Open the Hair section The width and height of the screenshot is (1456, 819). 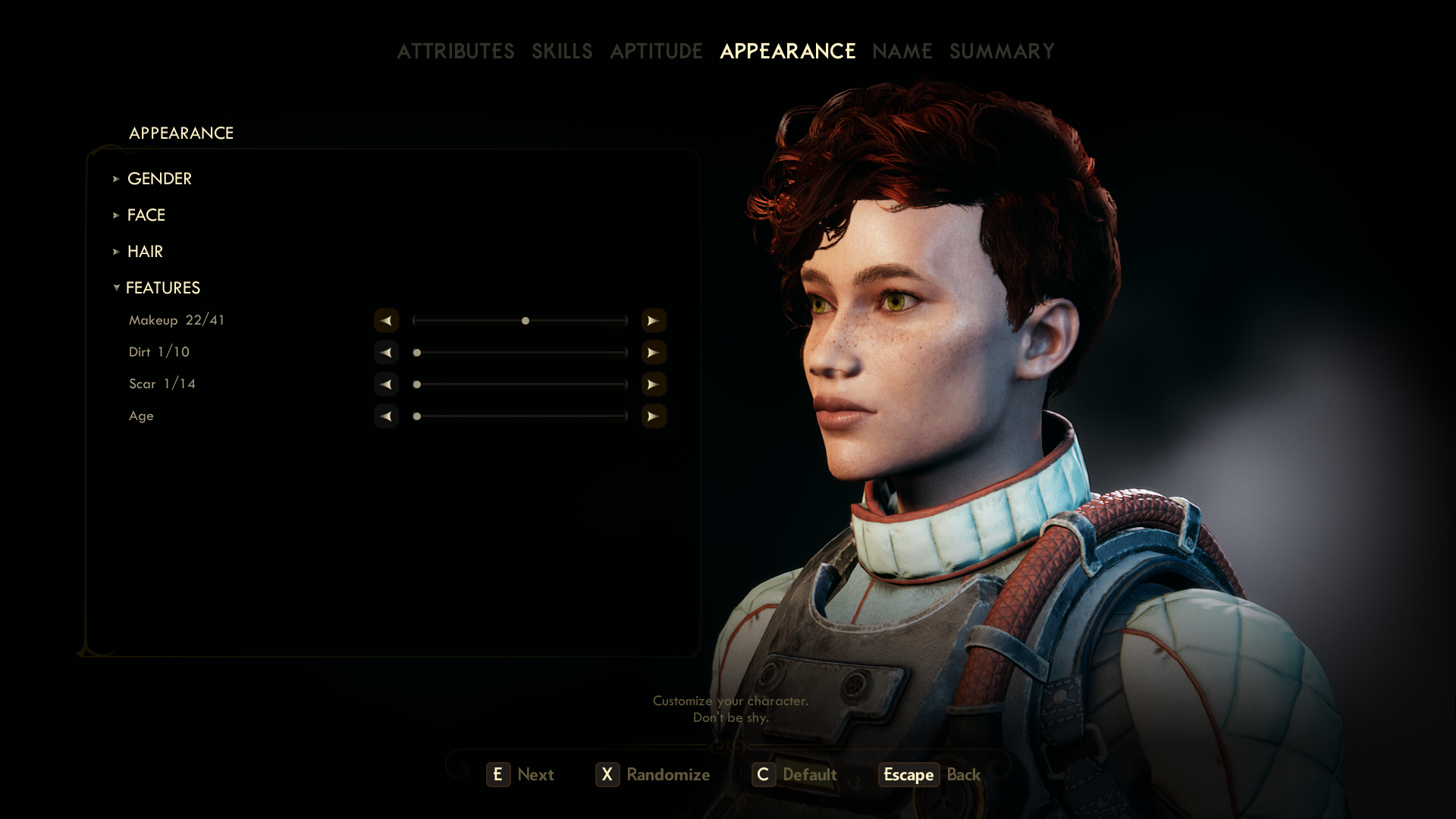145,251
